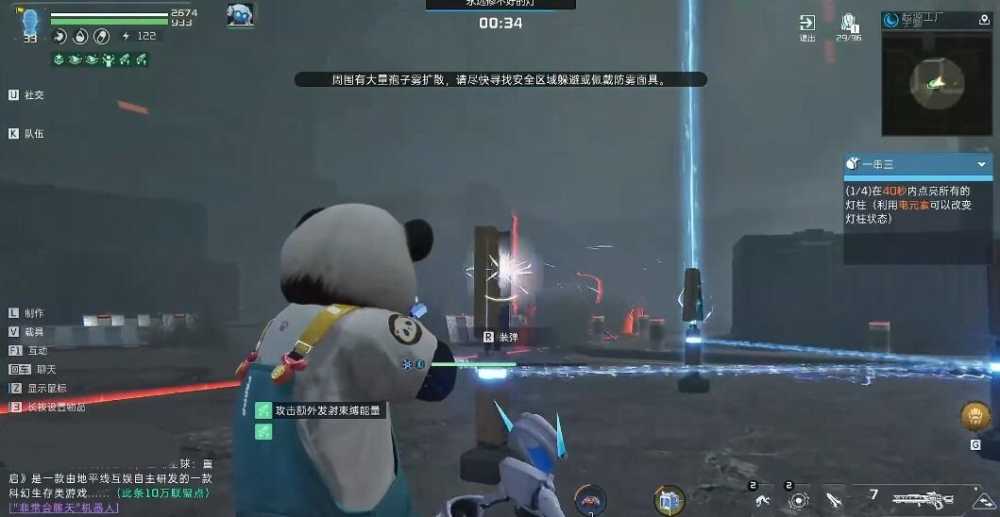The width and height of the screenshot is (1000, 517).
Task: Activate the red vehicle ability icon
Action: (x=590, y=499)
